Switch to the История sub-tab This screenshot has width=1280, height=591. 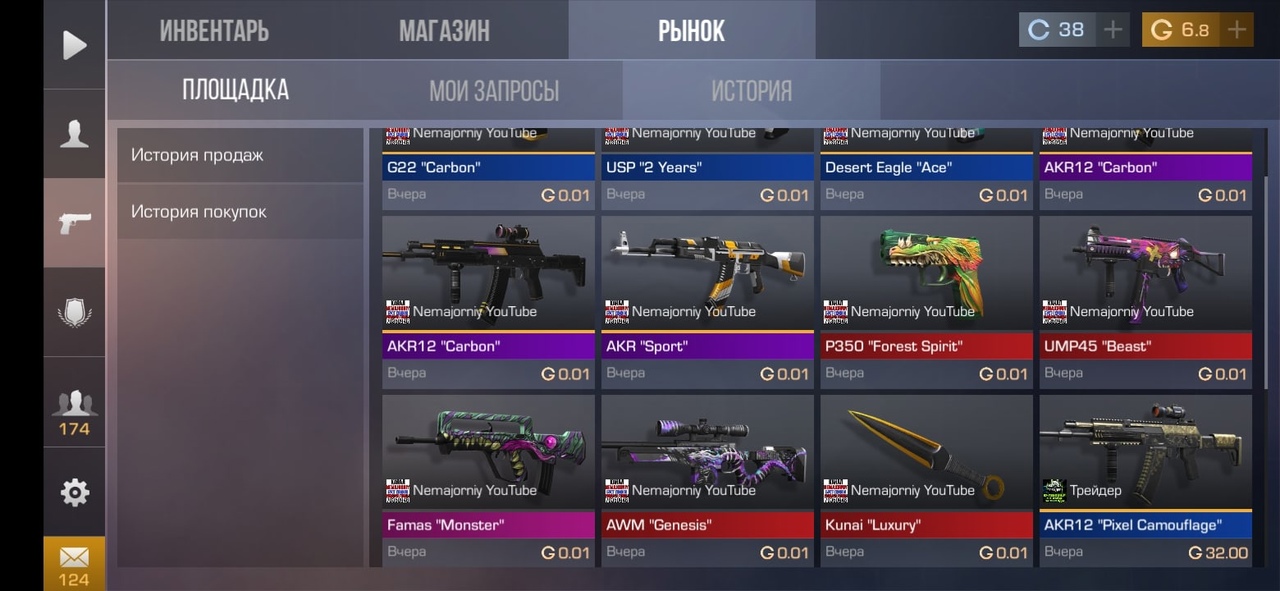point(751,91)
